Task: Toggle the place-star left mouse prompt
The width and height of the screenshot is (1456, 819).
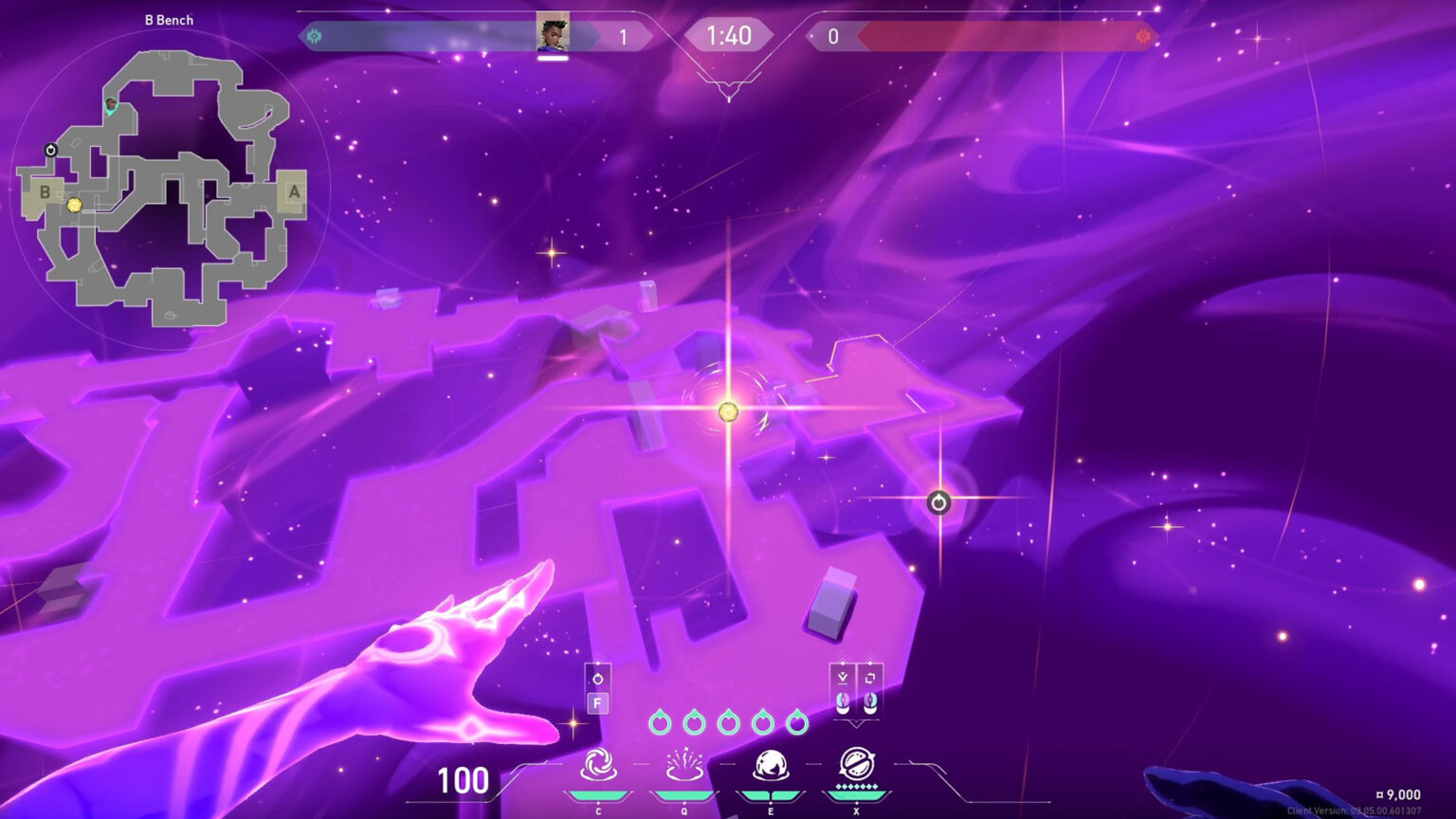Action: [842, 701]
